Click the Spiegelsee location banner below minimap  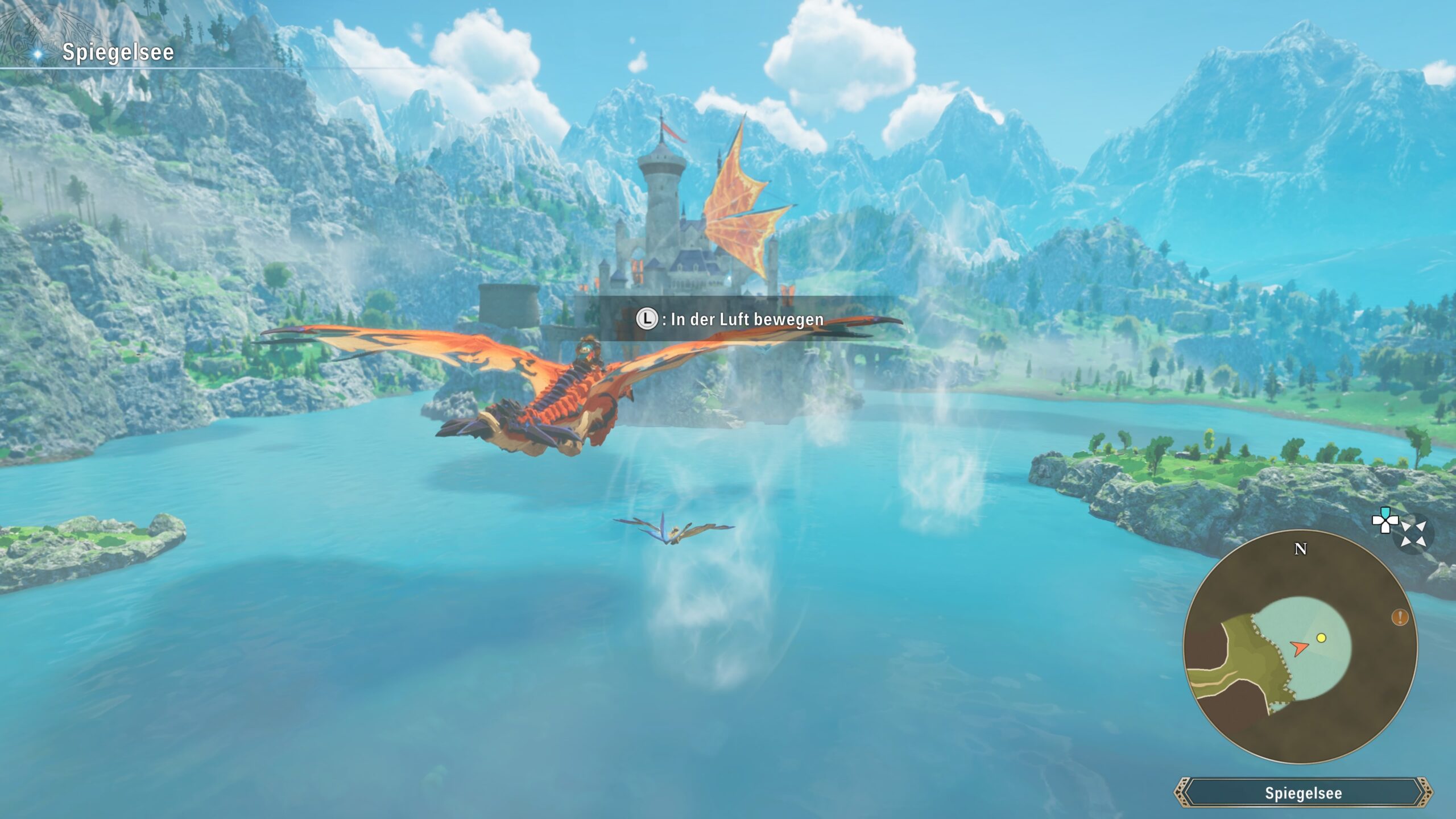pos(1303,793)
